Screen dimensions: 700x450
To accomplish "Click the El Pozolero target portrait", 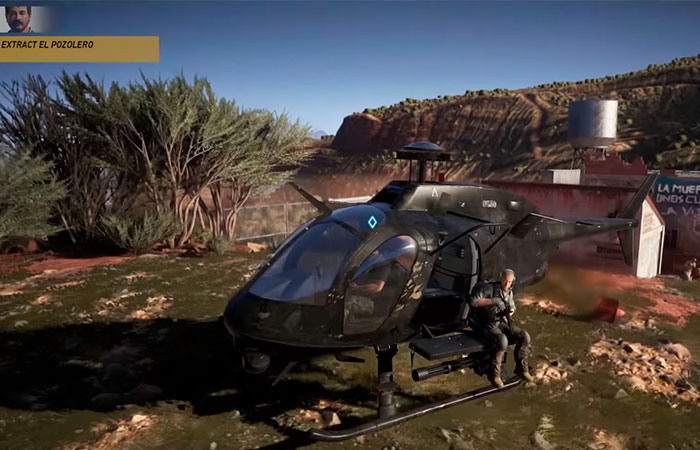I will coord(18,18).
